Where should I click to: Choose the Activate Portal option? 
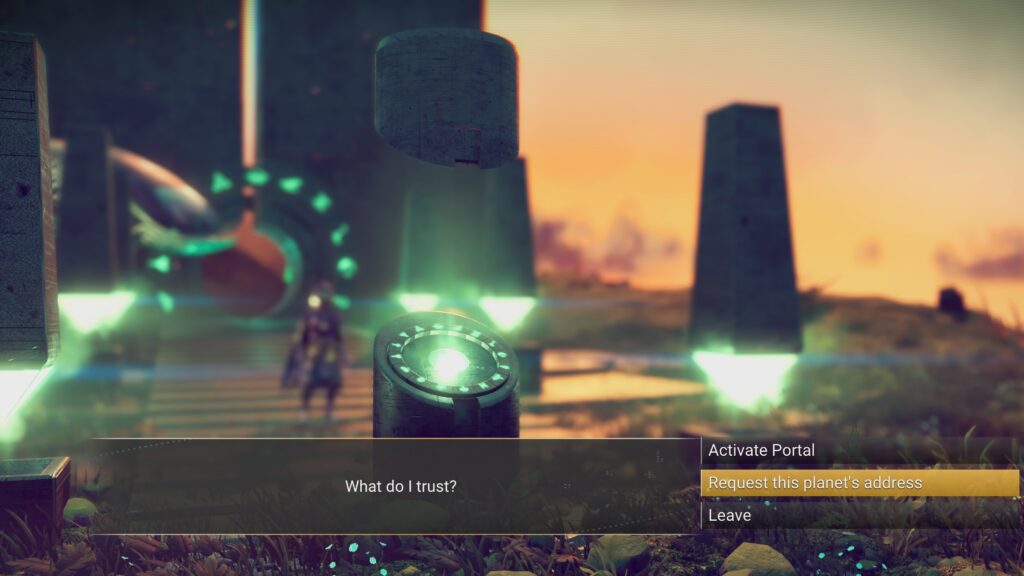pos(762,451)
